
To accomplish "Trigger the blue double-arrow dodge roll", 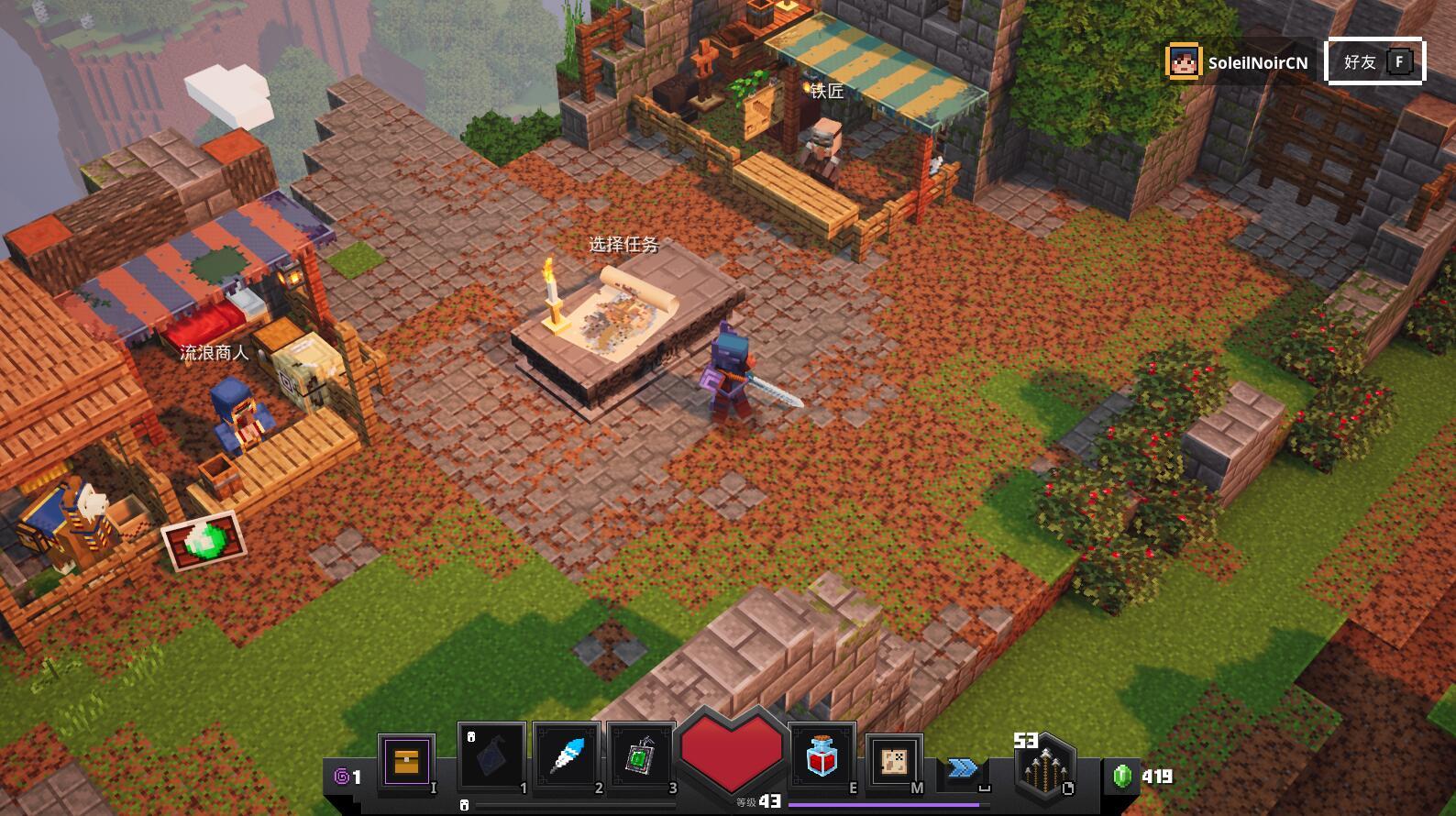I will point(963,768).
